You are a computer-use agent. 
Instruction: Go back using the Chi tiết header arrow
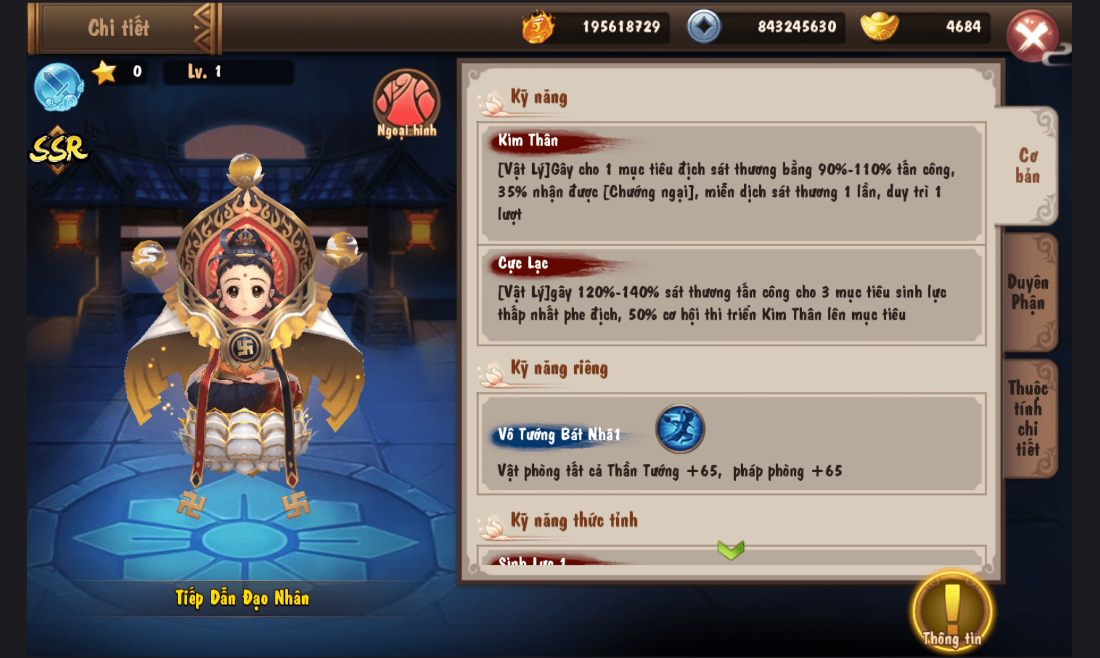[205, 28]
